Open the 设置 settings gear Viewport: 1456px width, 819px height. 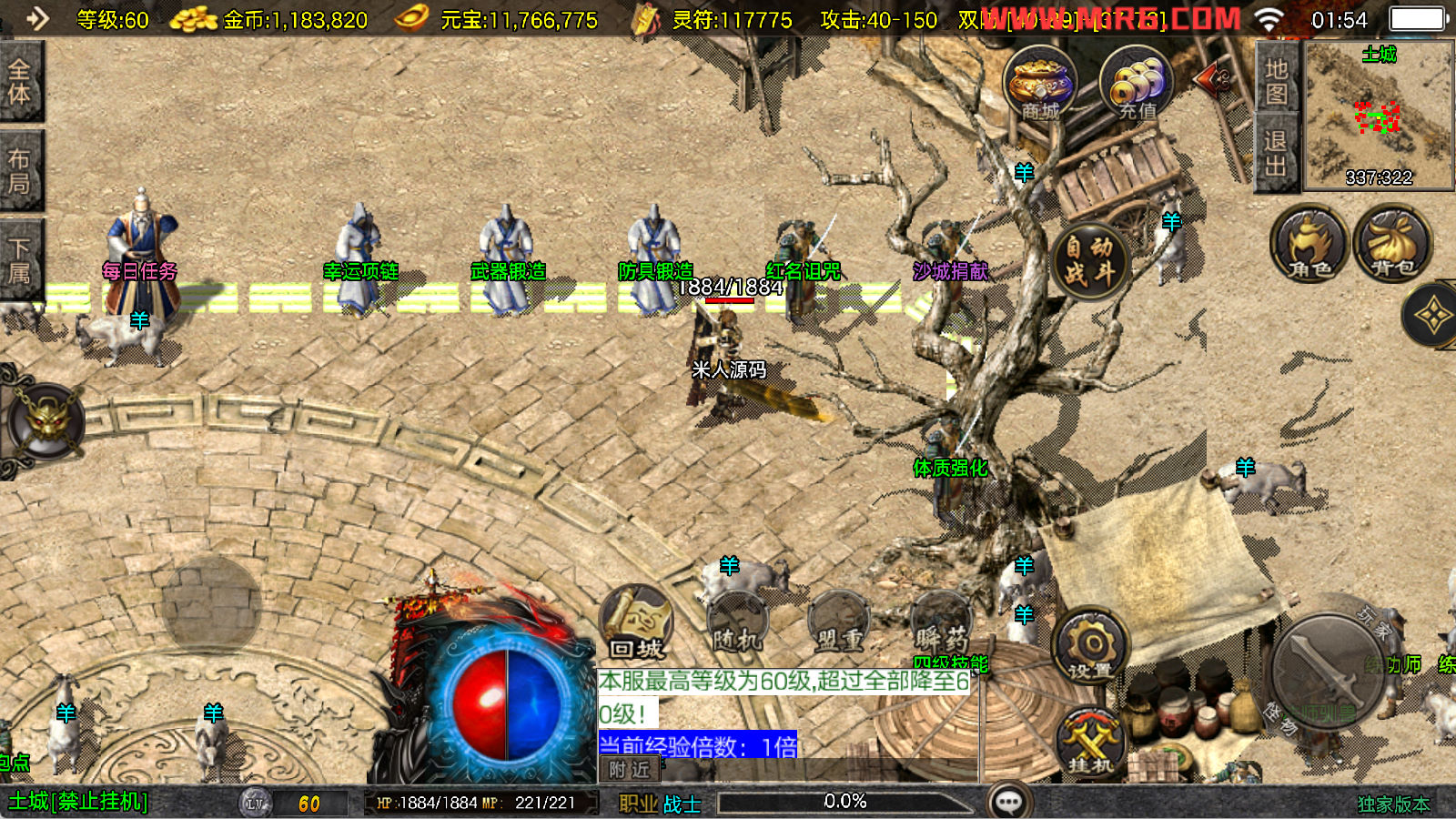click(1089, 648)
